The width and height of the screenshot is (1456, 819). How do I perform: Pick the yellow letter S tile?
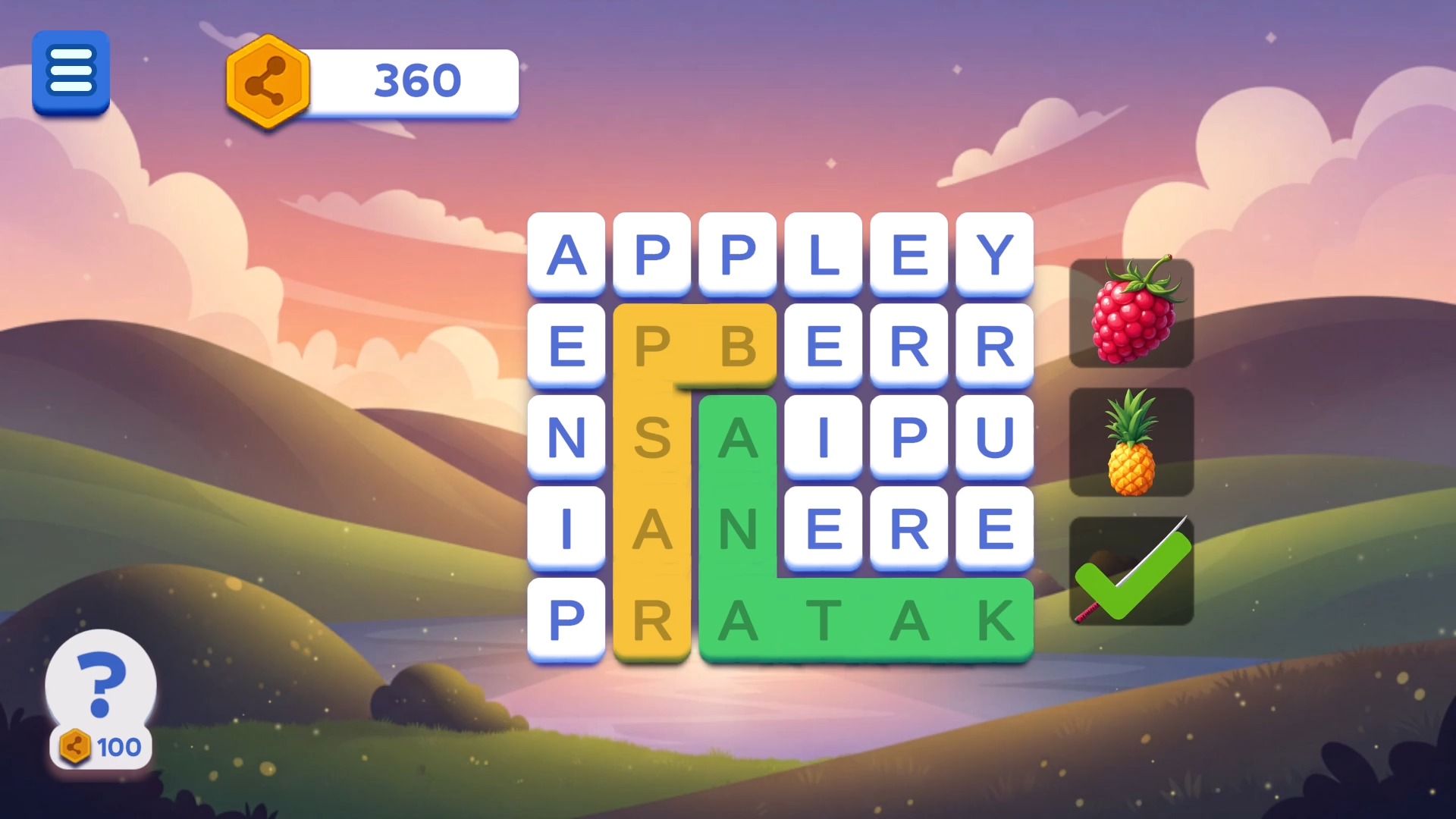pyautogui.click(x=652, y=437)
